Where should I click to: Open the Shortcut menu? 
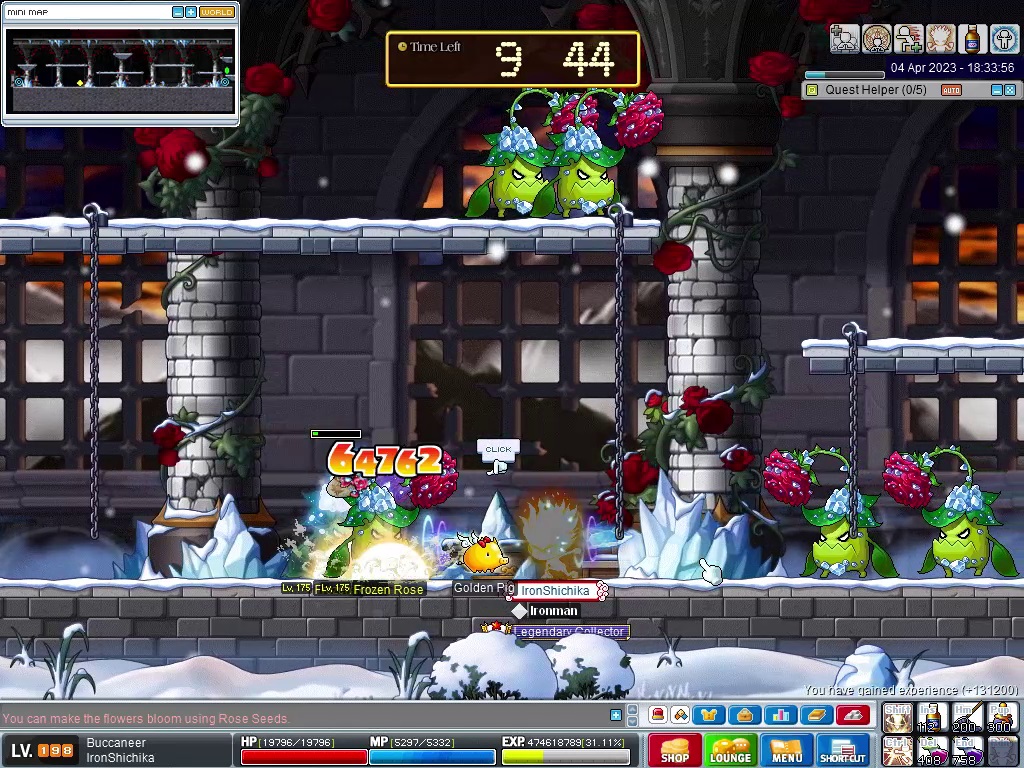(842, 750)
